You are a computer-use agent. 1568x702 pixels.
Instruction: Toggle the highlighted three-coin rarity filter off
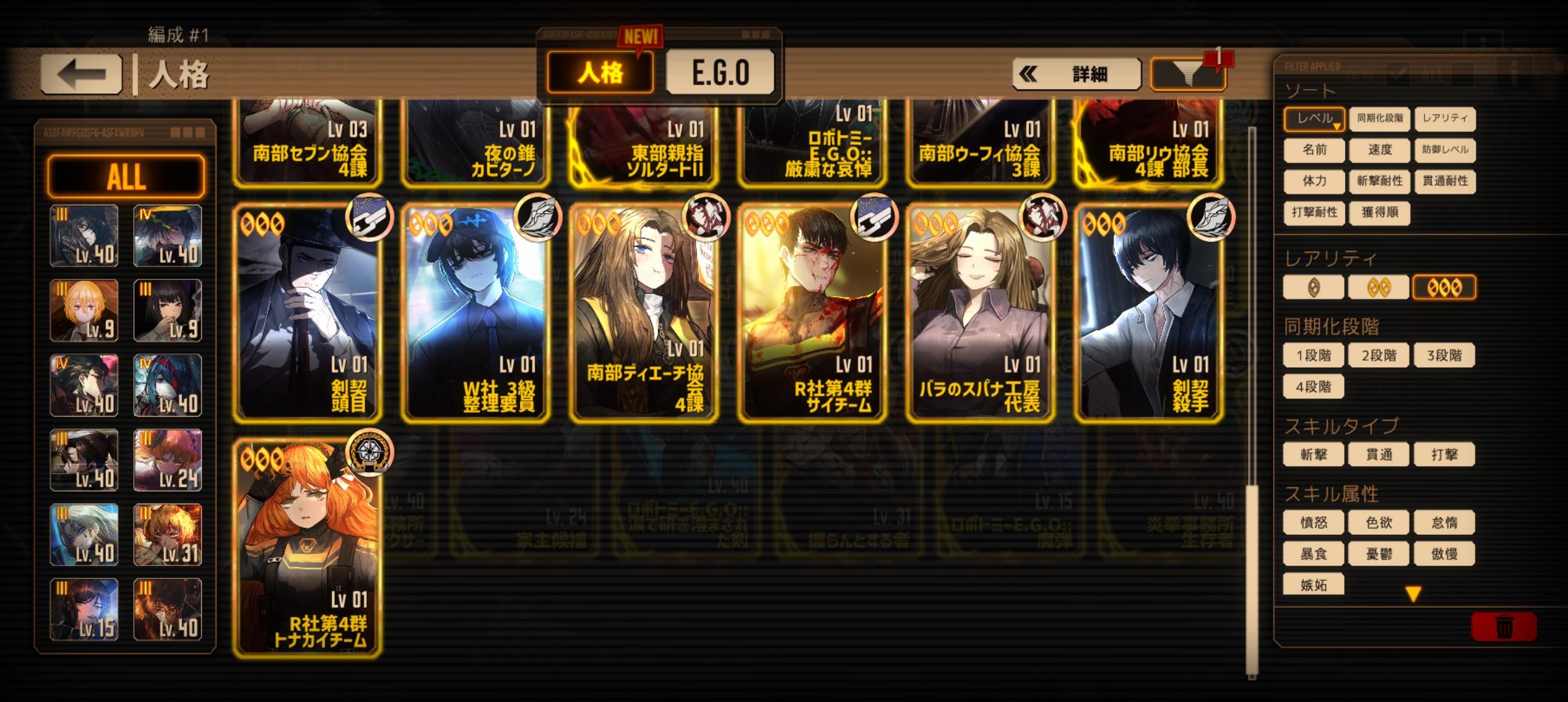click(x=1444, y=287)
